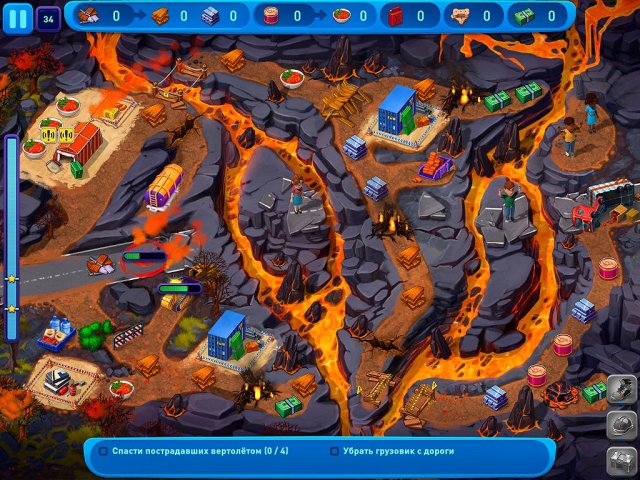Image resolution: width=640 pixels, height=480 pixels.
Task: Use the worker helmet bonus
Action: pyautogui.click(x=621, y=425)
